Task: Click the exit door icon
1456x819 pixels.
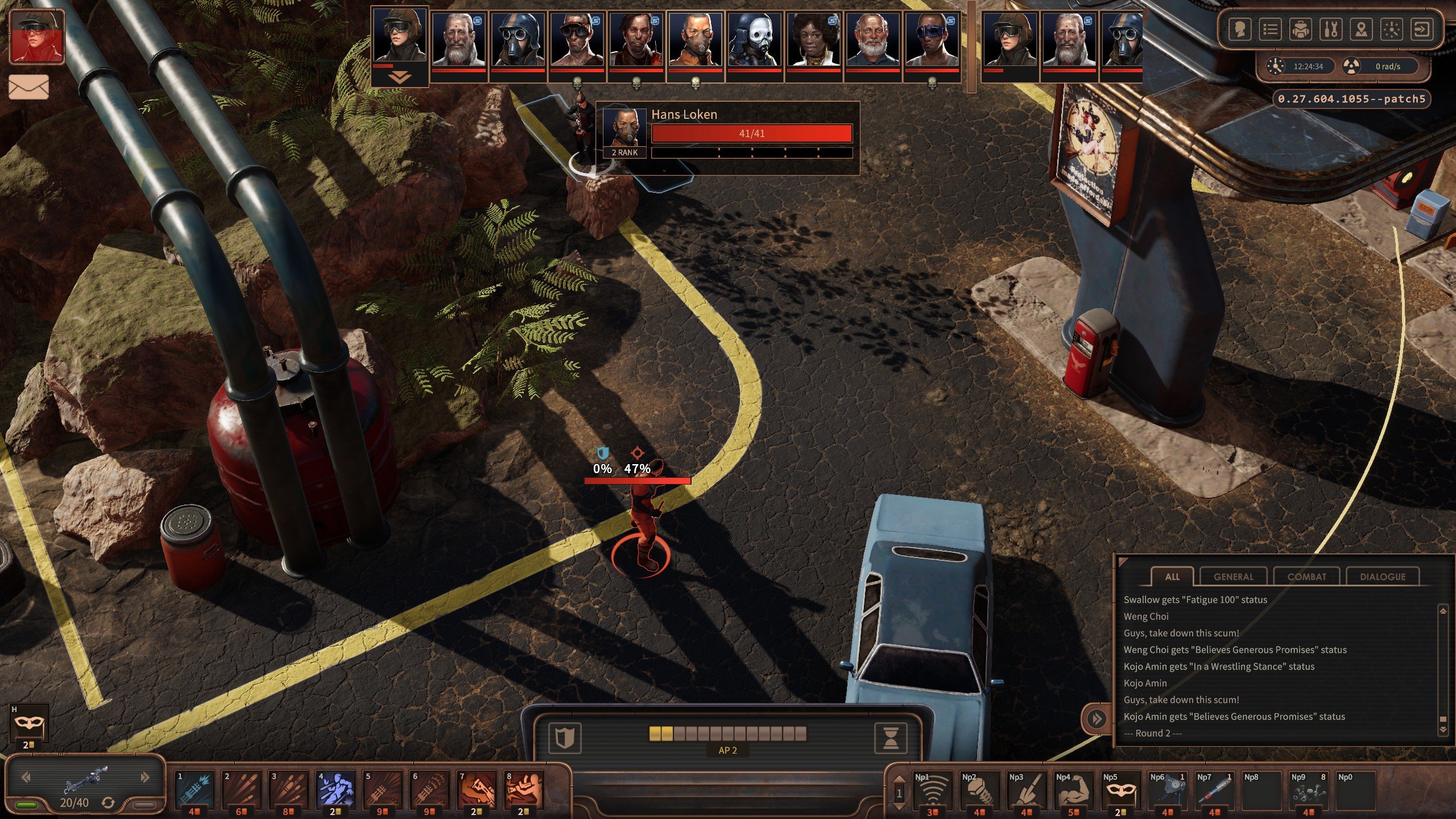Action: [1421, 29]
